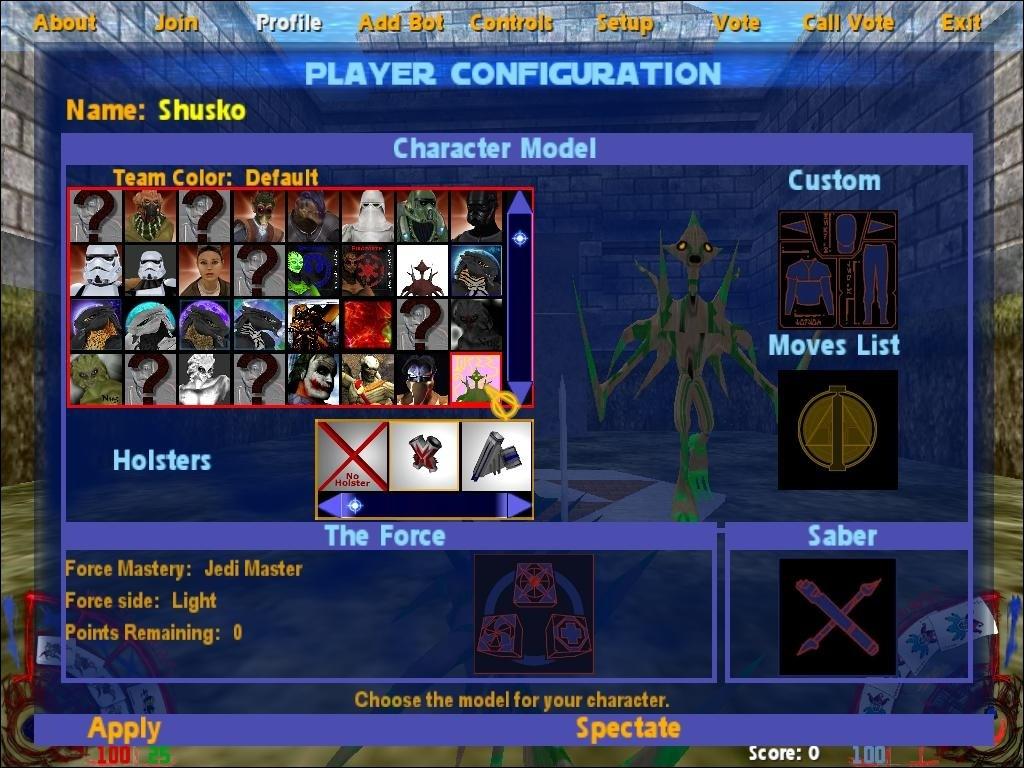Open the Saber selection icon
The width and height of the screenshot is (1024, 768).
(838, 616)
